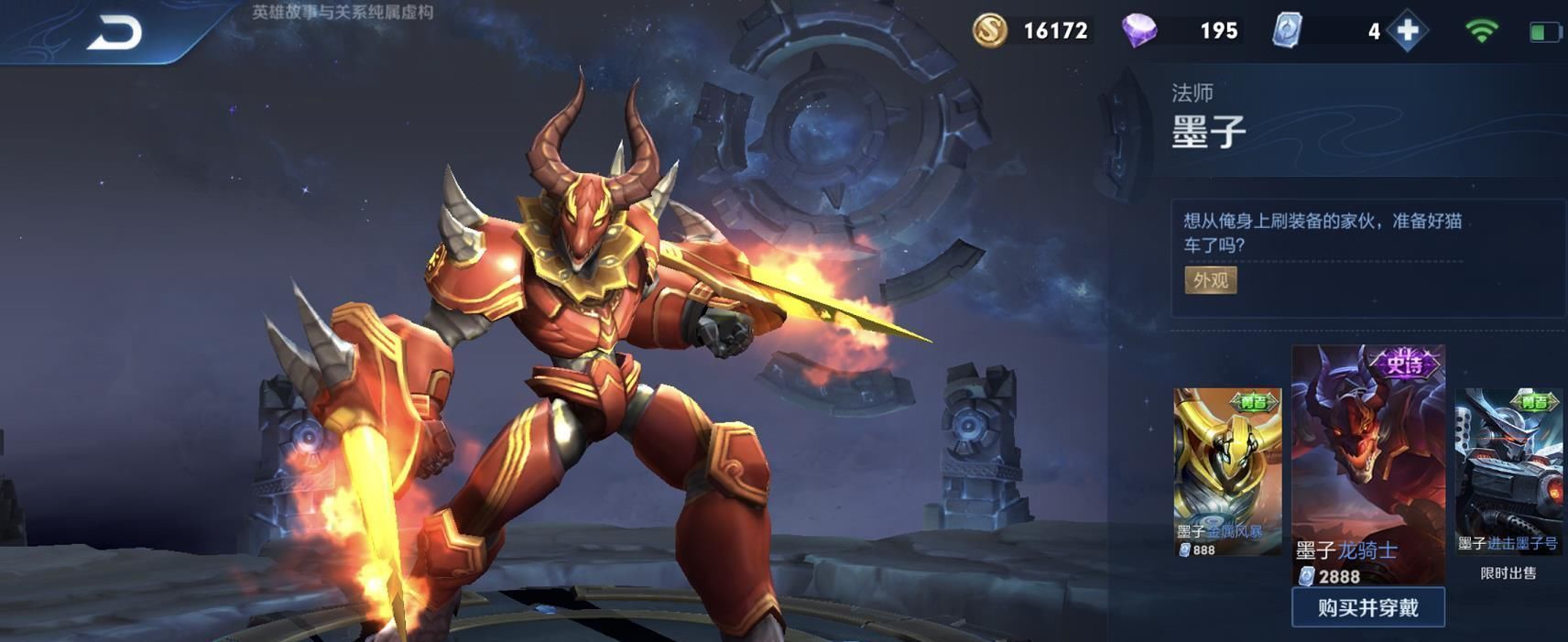This screenshot has height=642, width=1568.
Task: Pick the 墨子 进击墨子号 skin card
Action: click(x=1508, y=472)
